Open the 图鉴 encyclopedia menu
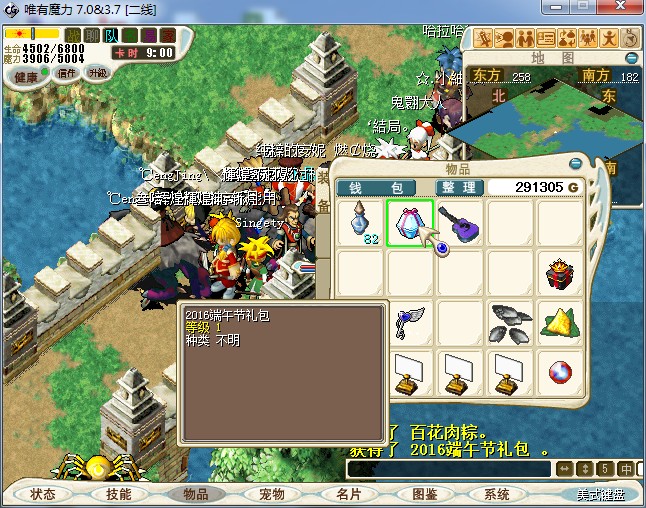This screenshot has width=646, height=508. (x=424, y=494)
